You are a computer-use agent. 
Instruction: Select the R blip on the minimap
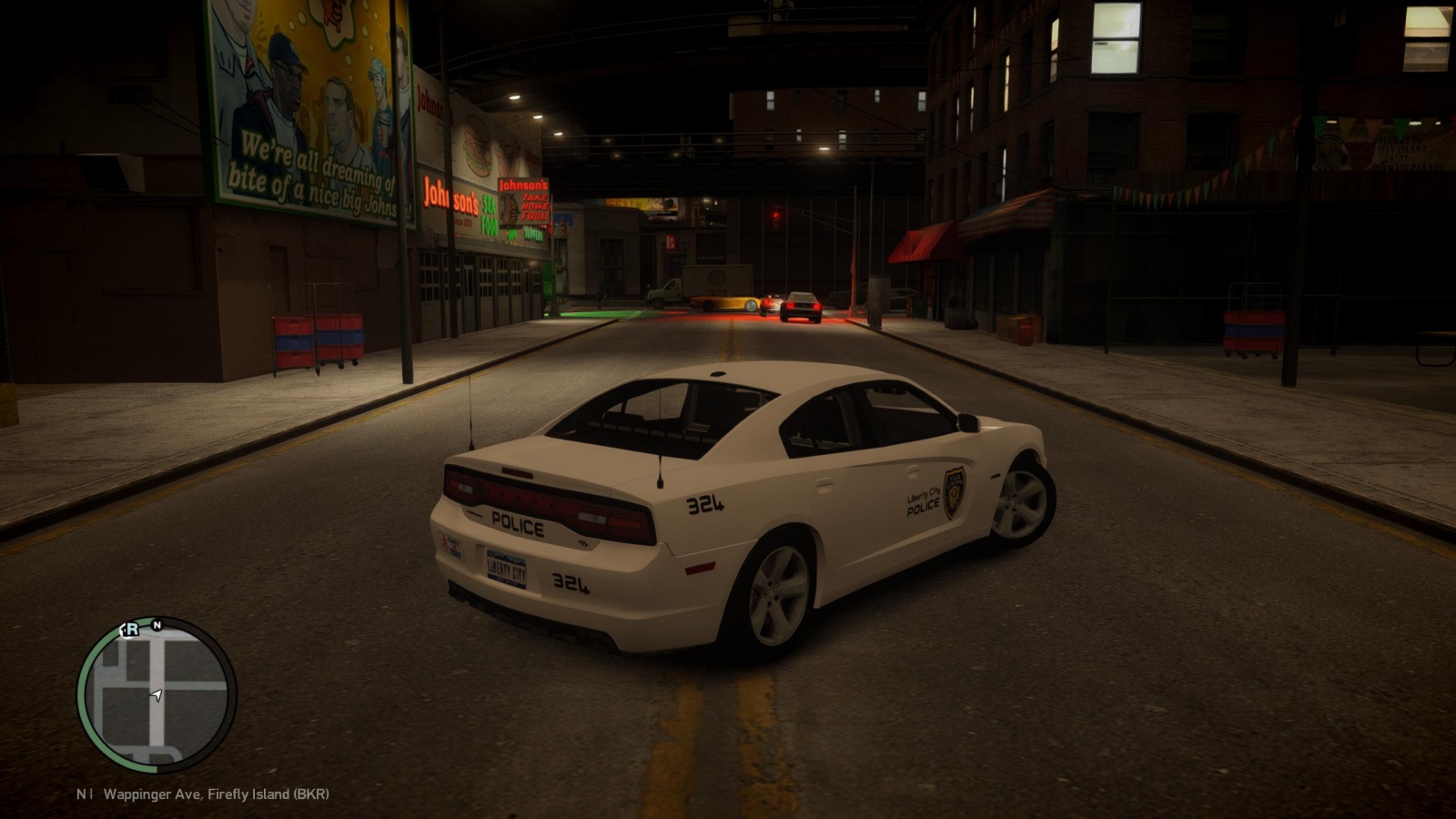131,629
